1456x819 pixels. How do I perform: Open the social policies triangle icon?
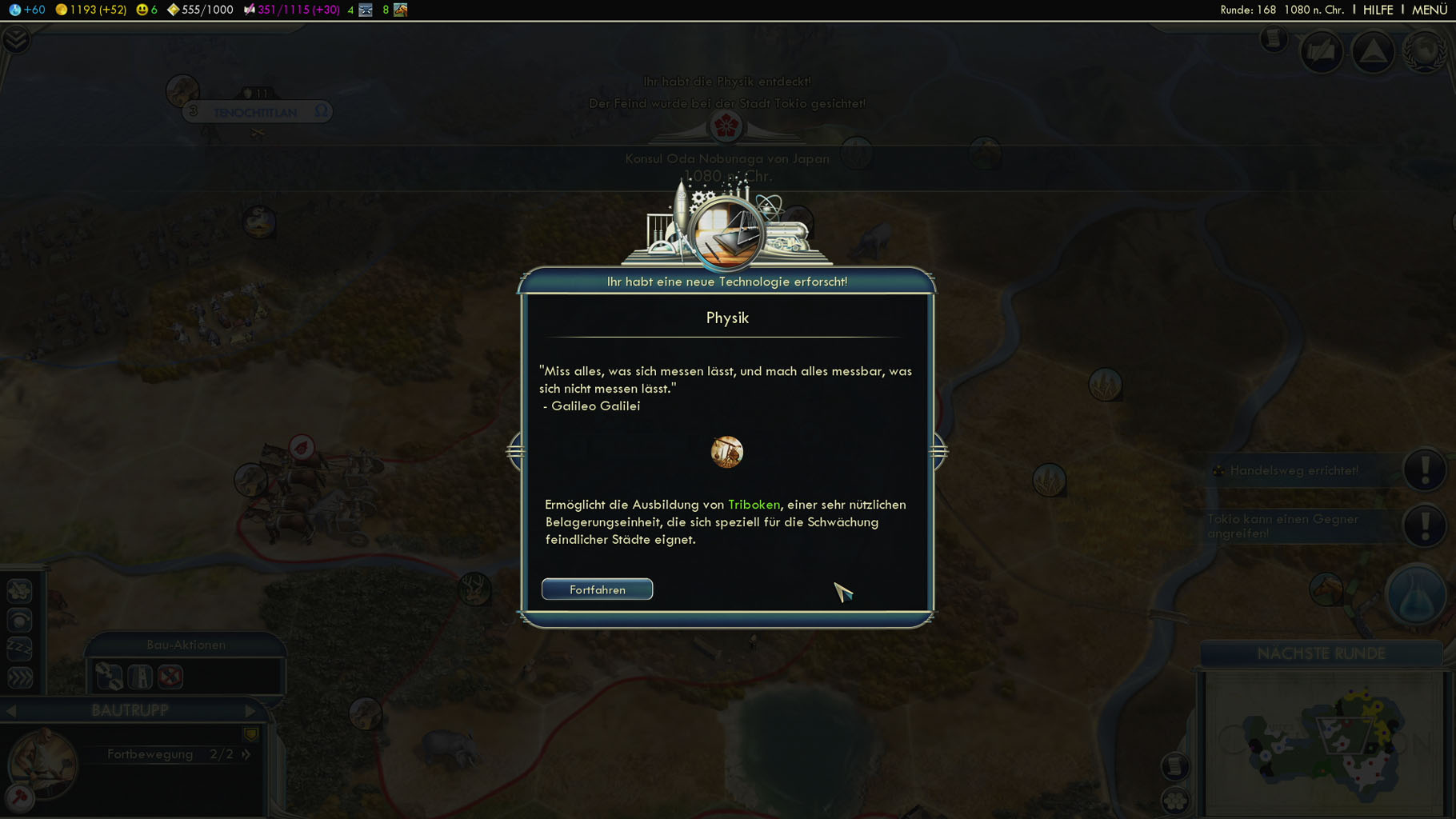click(x=1373, y=52)
